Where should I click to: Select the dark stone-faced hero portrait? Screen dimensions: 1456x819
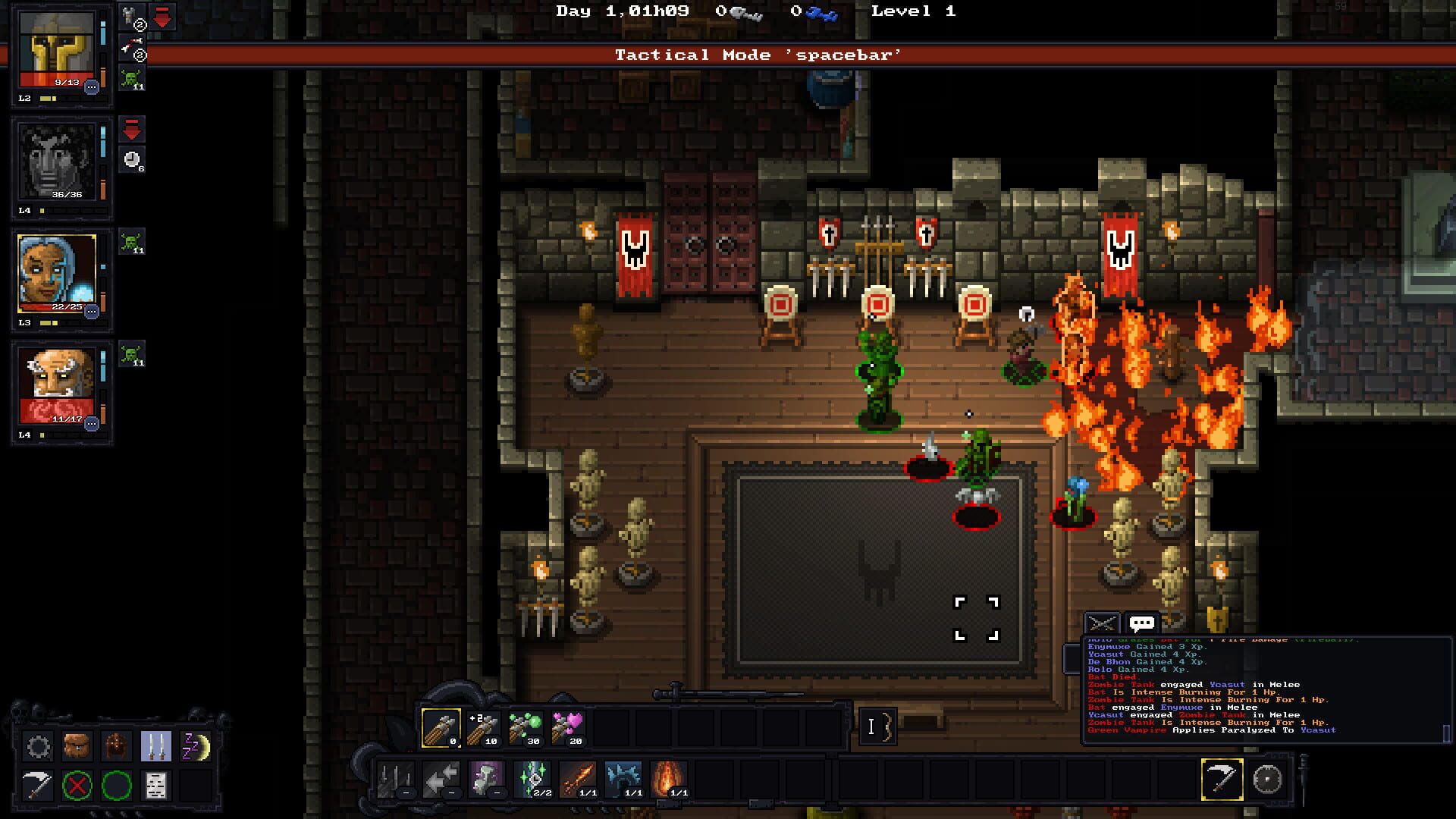[57, 163]
